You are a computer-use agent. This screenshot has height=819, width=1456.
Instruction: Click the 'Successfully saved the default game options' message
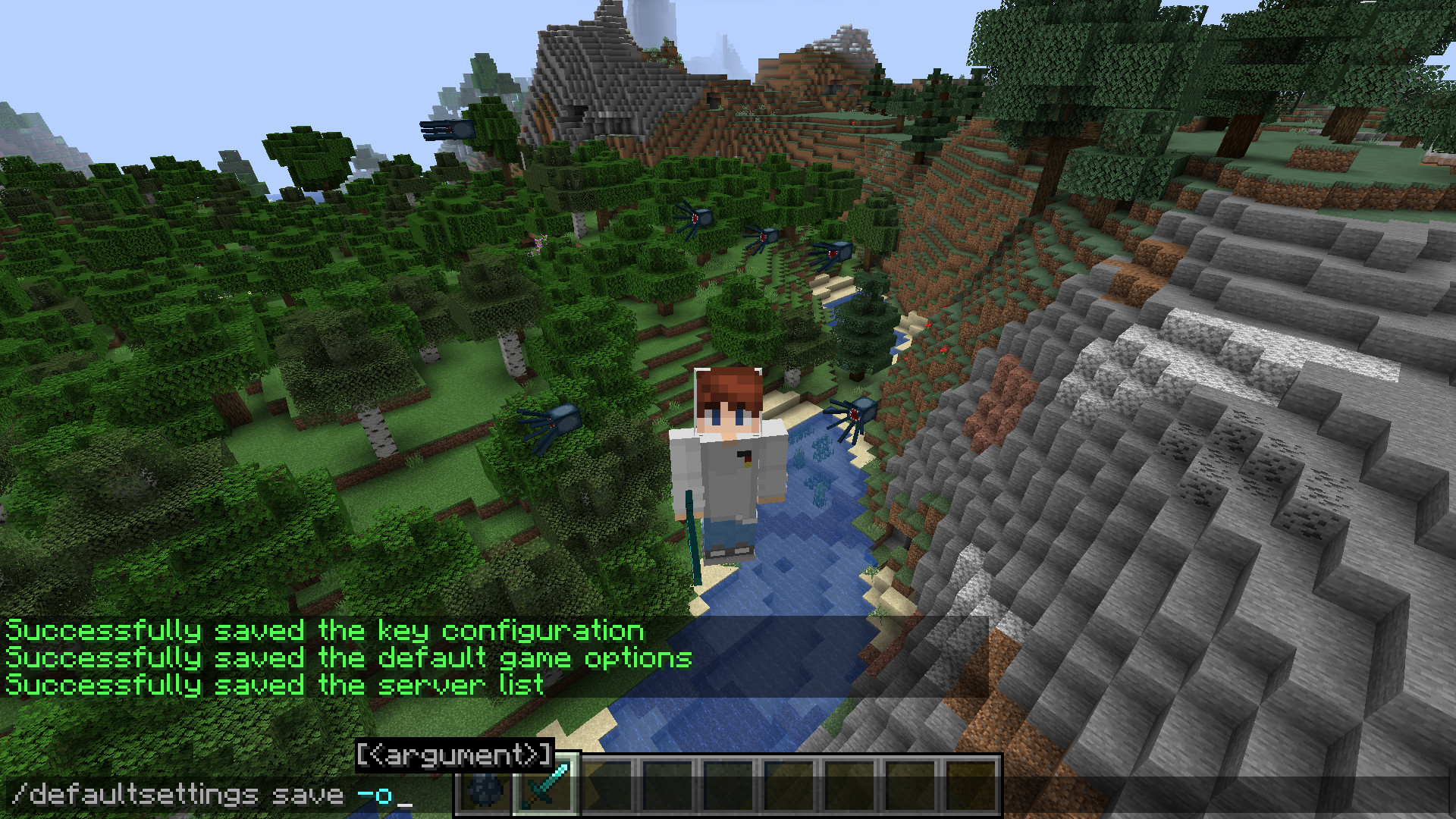[347, 657]
